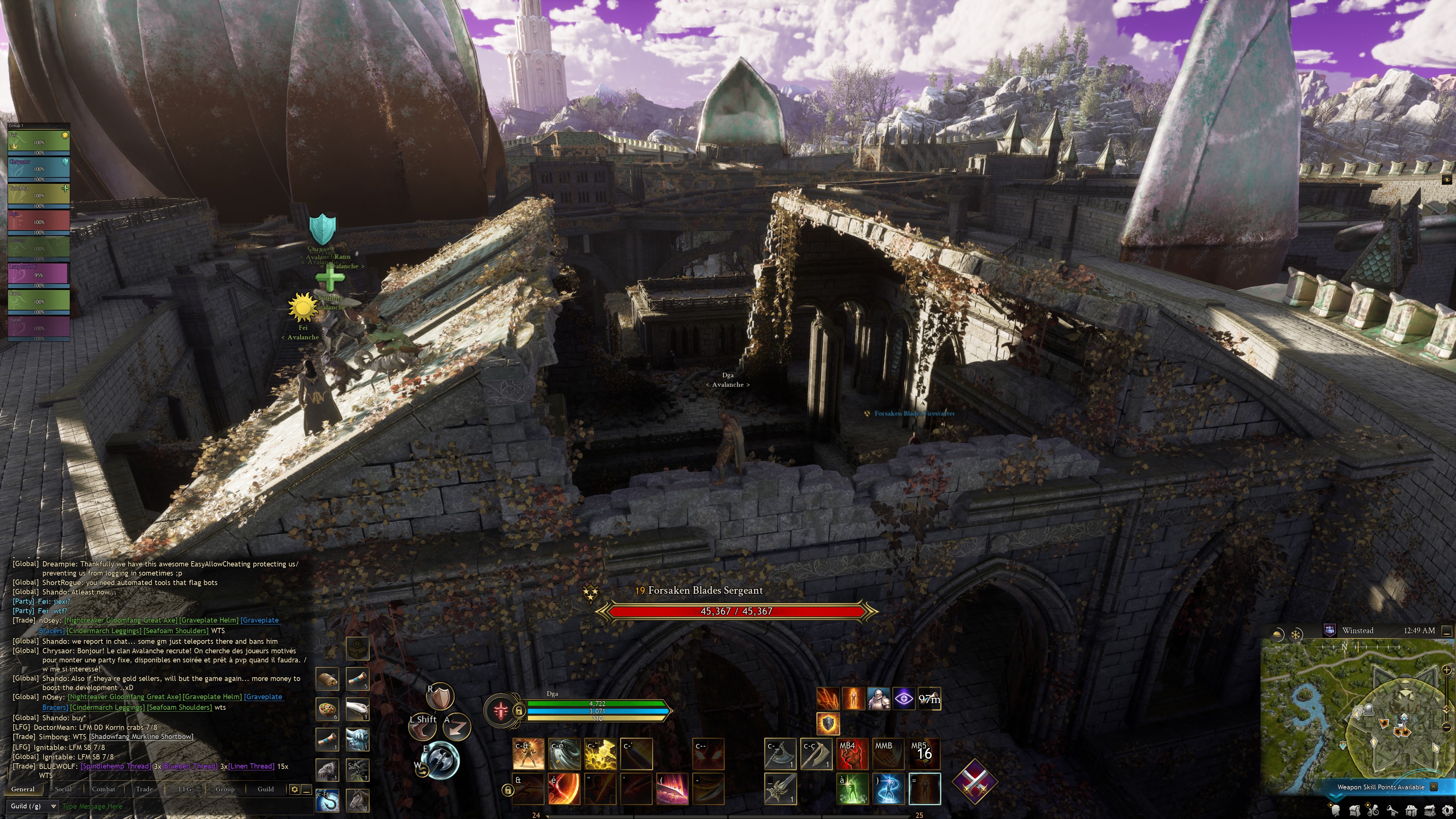Select the horse mount slot
Viewport: 1456px width, 819px height.
click(357, 799)
